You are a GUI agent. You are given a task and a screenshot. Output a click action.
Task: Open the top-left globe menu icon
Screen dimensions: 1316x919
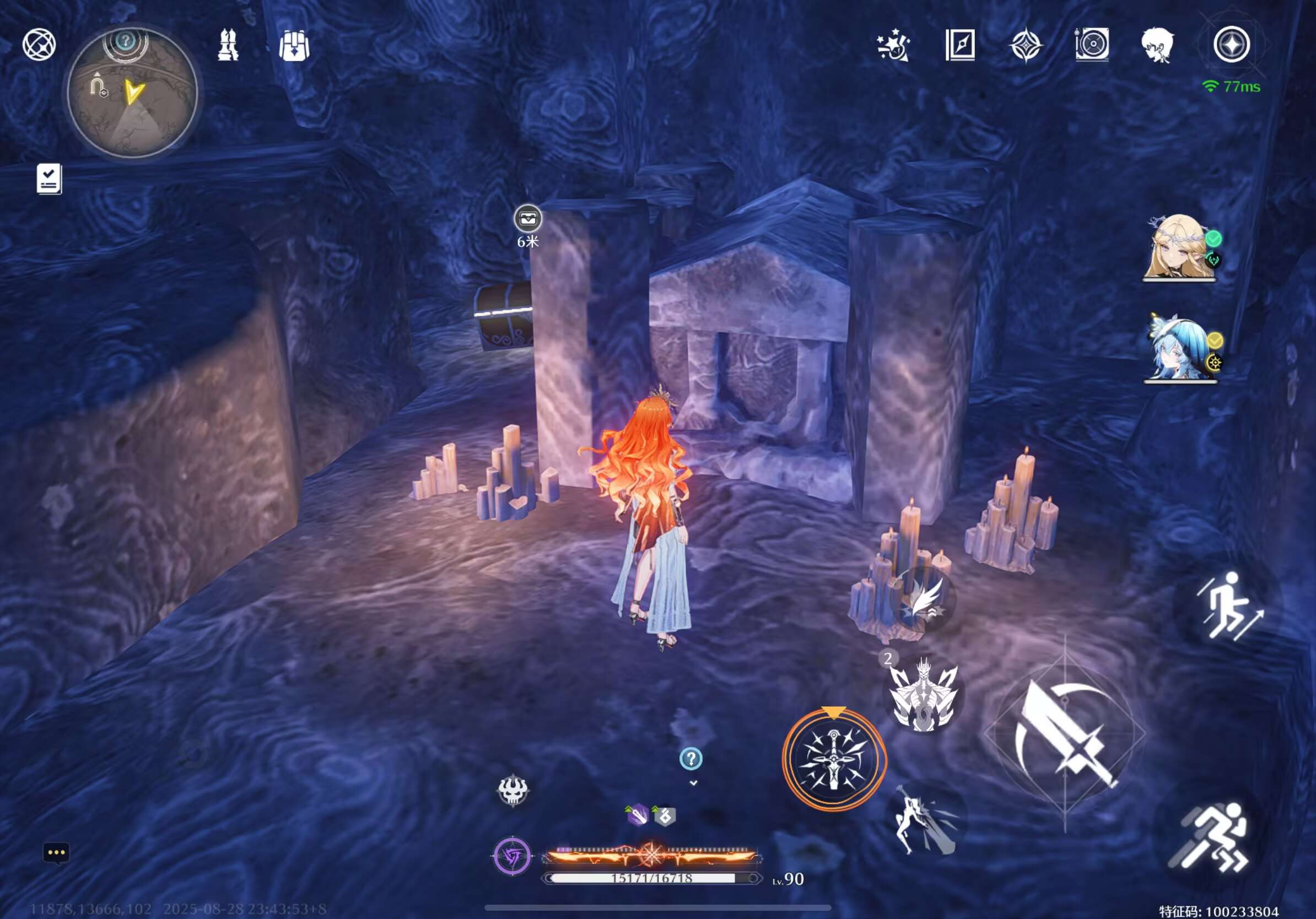click(x=39, y=45)
